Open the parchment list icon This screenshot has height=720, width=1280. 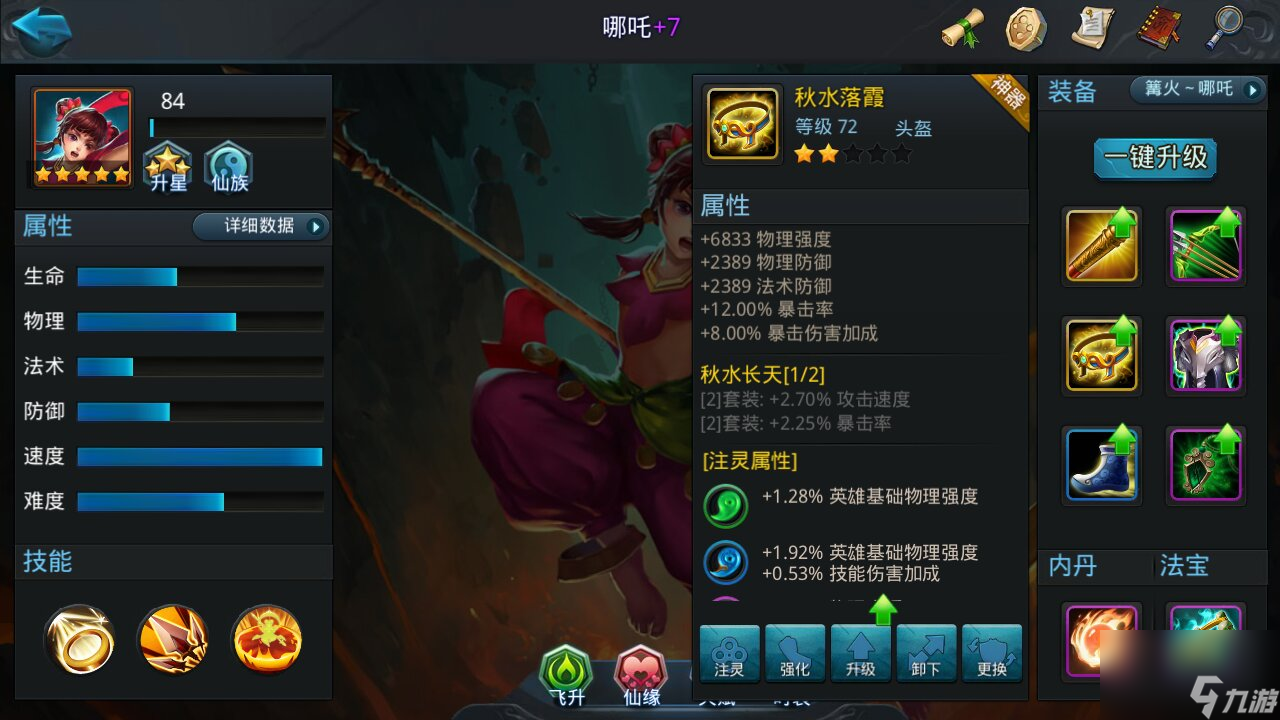coord(1092,28)
